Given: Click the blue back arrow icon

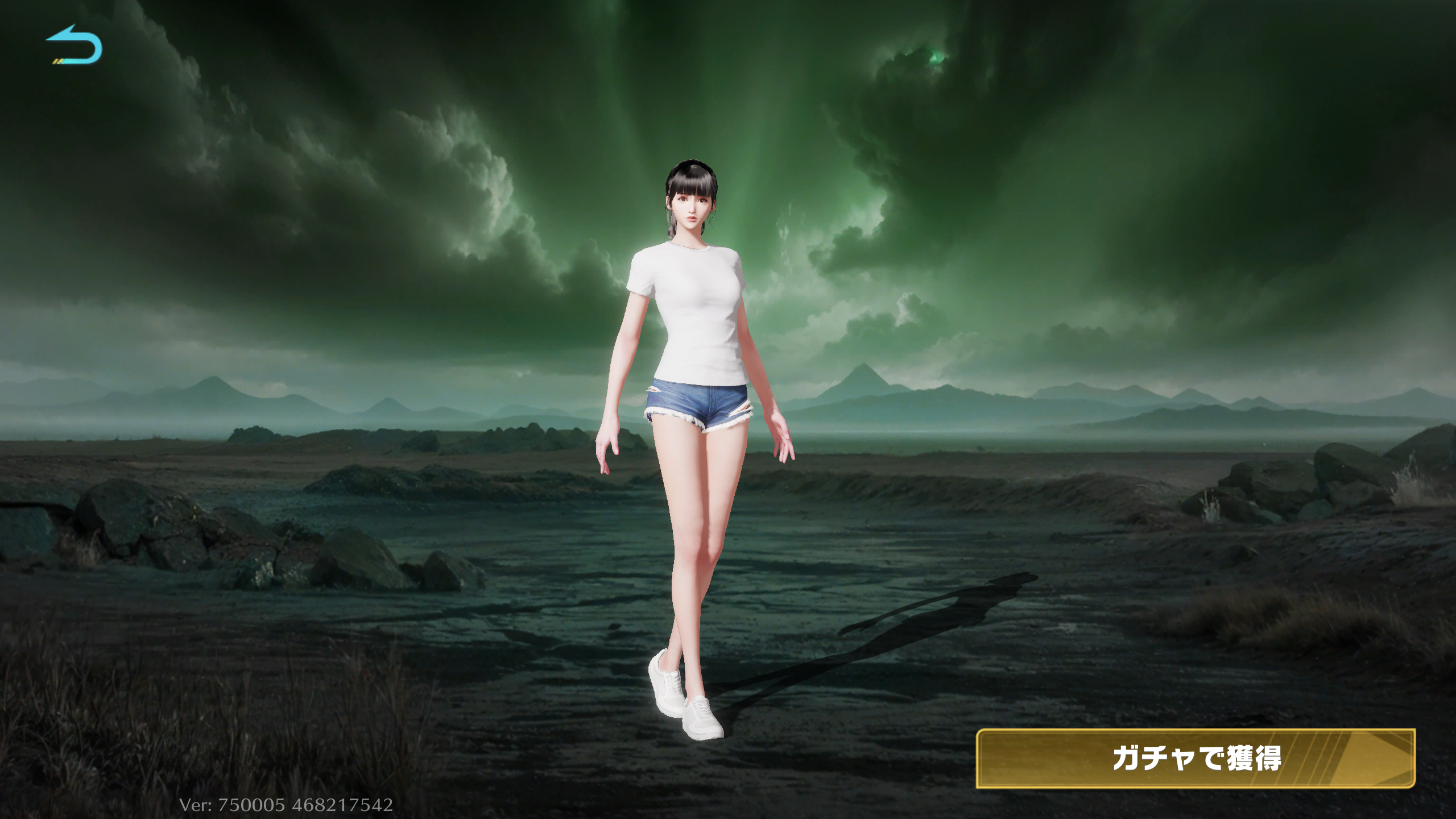Looking at the screenshot, I should click(x=75, y=45).
